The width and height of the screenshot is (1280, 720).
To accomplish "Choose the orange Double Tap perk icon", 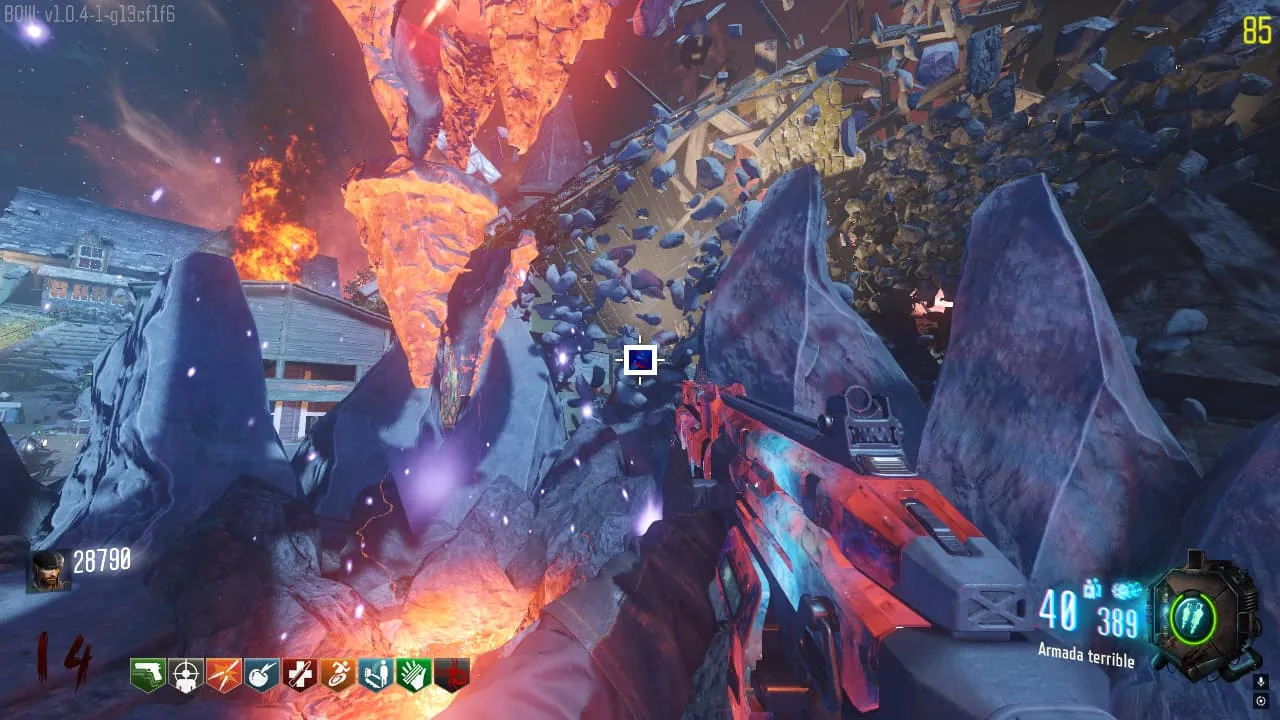I will pos(224,675).
